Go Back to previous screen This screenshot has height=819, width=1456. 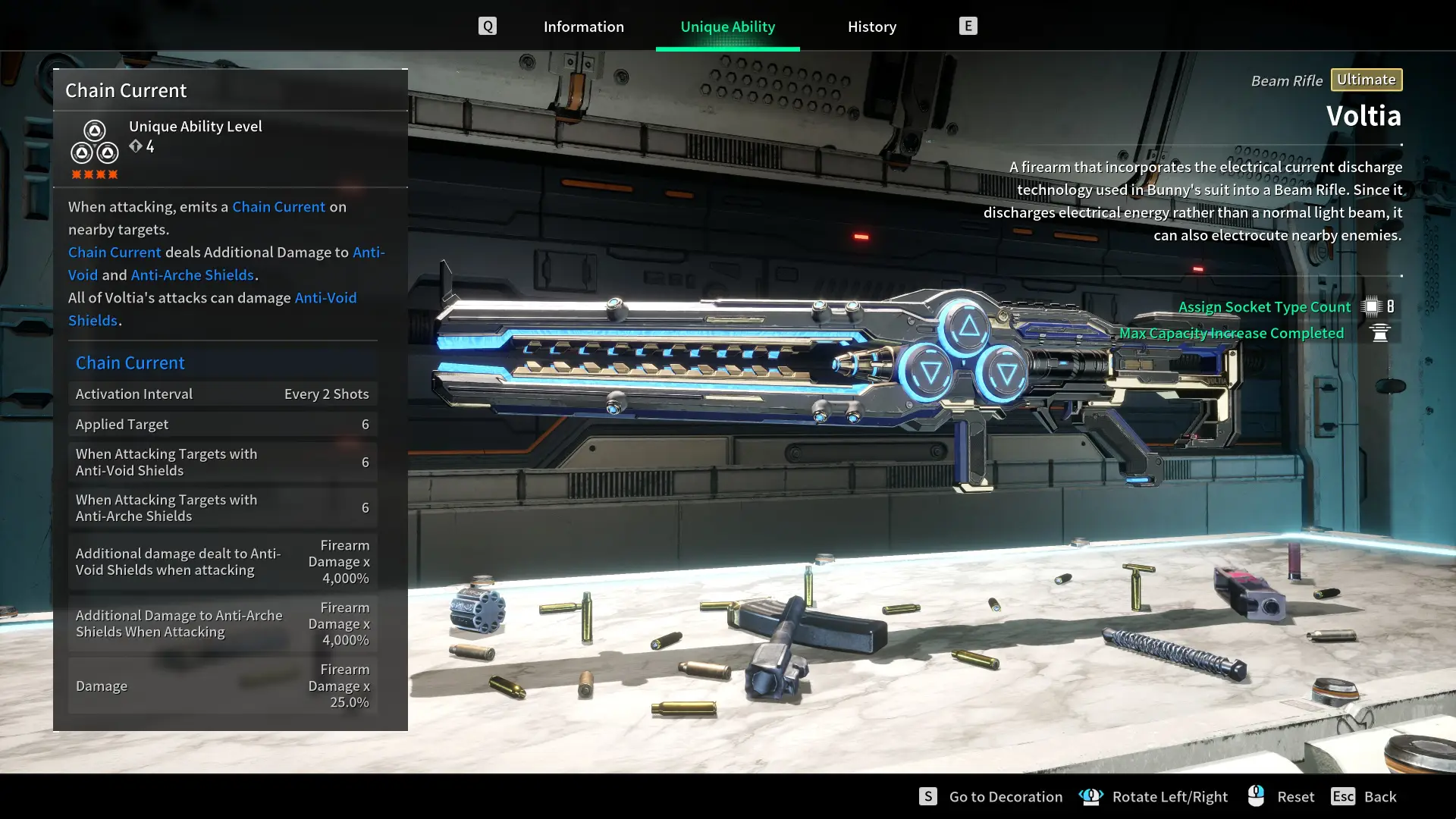click(x=1379, y=796)
